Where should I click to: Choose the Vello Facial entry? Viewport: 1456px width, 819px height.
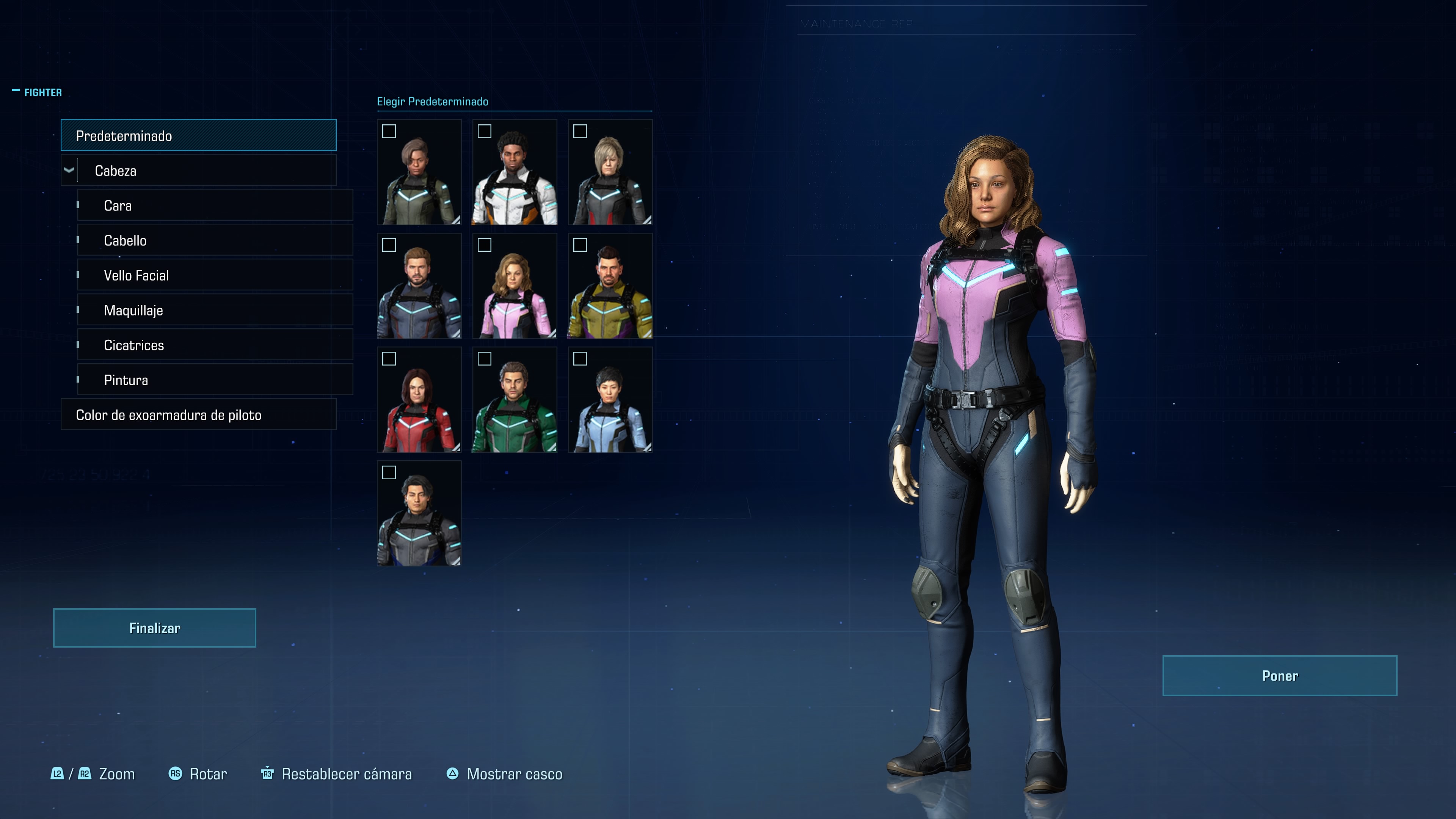pos(215,275)
